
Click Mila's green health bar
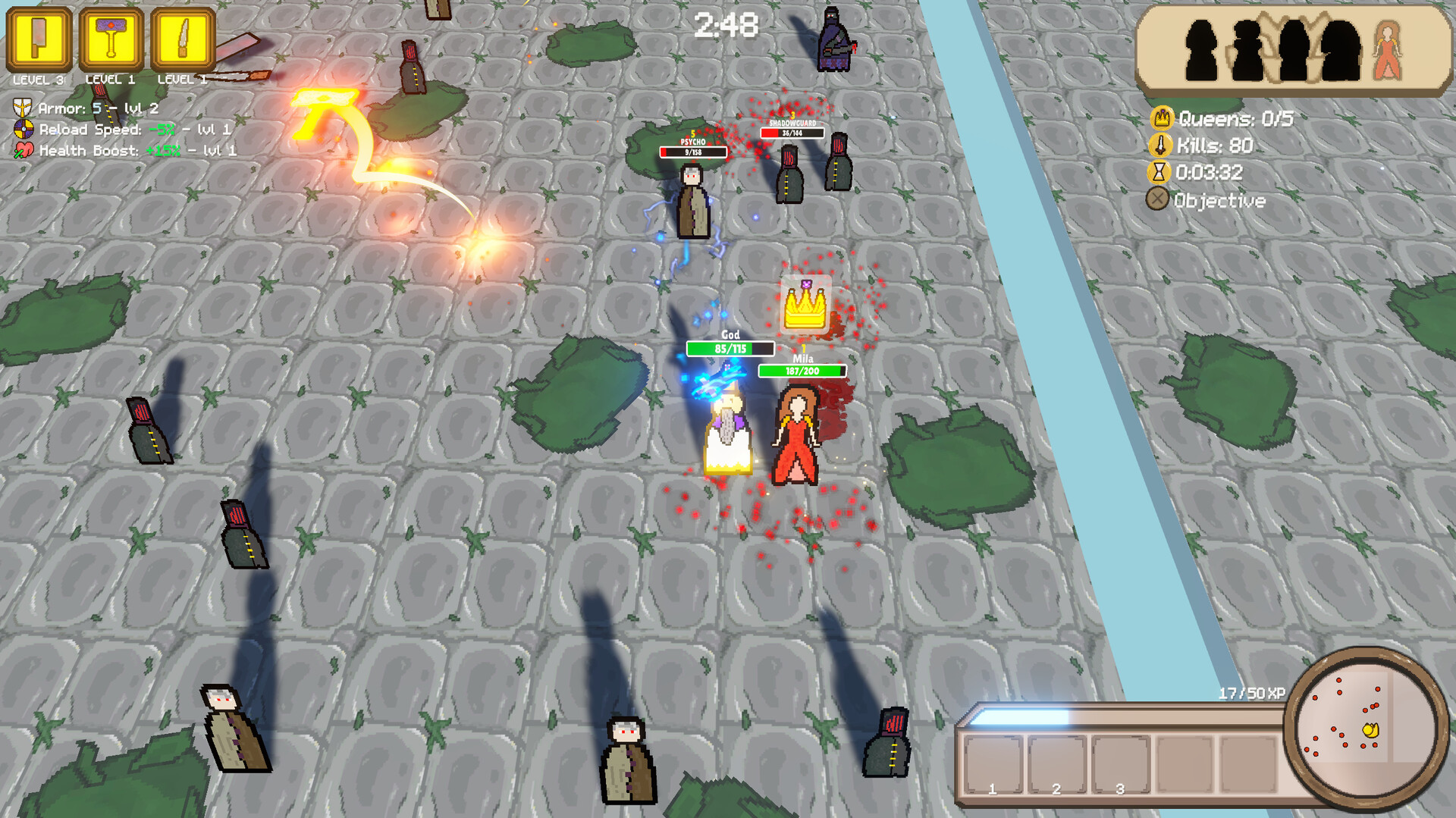point(803,371)
